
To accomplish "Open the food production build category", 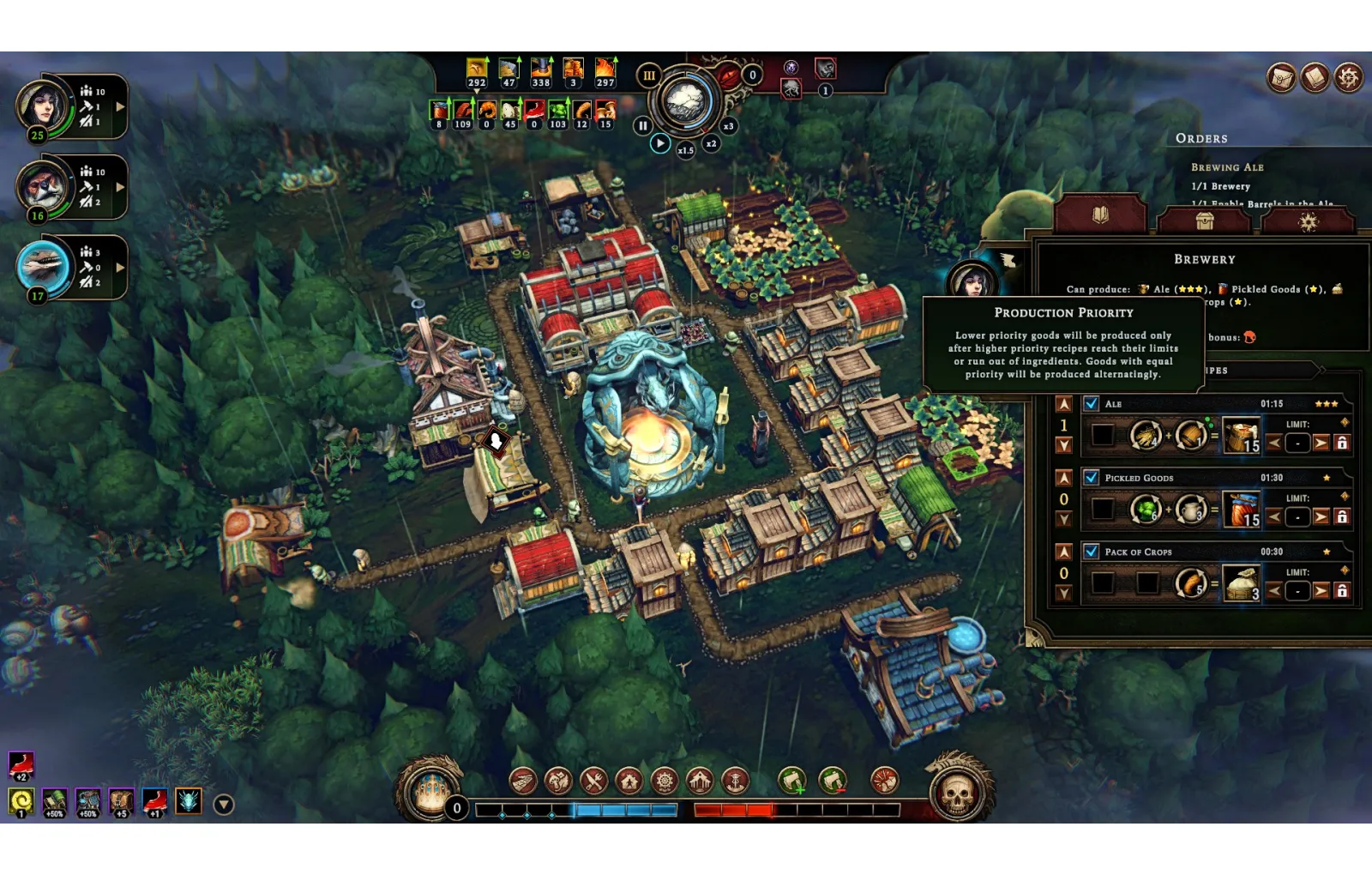I will [593, 781].
